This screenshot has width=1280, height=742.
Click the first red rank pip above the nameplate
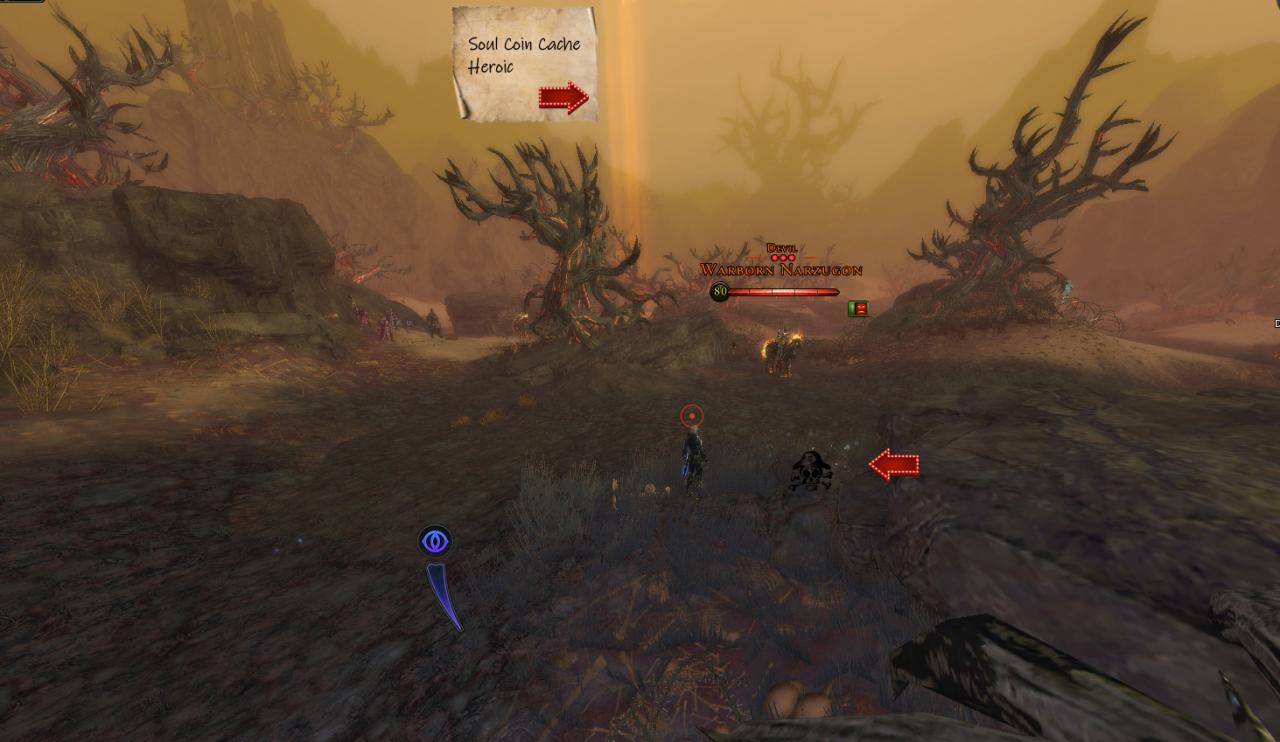click(x=776, y=257)
